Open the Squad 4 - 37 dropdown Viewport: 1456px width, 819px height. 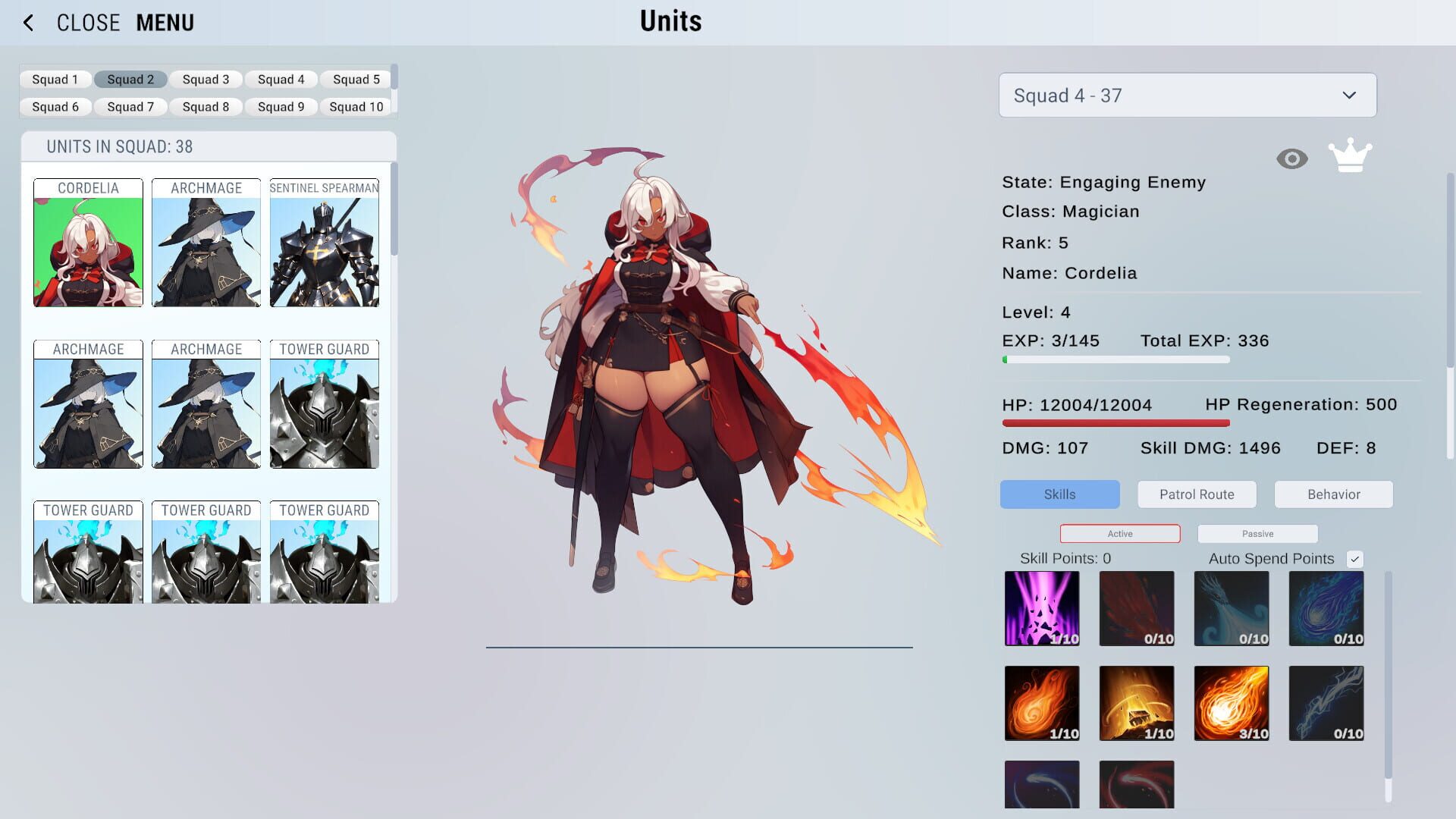[x=1187, y=94]
